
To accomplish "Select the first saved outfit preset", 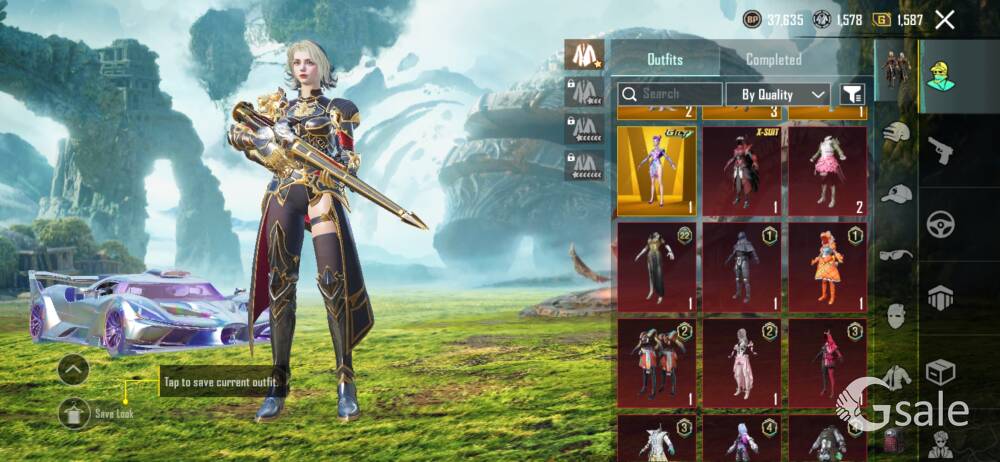I will point(584,55).
